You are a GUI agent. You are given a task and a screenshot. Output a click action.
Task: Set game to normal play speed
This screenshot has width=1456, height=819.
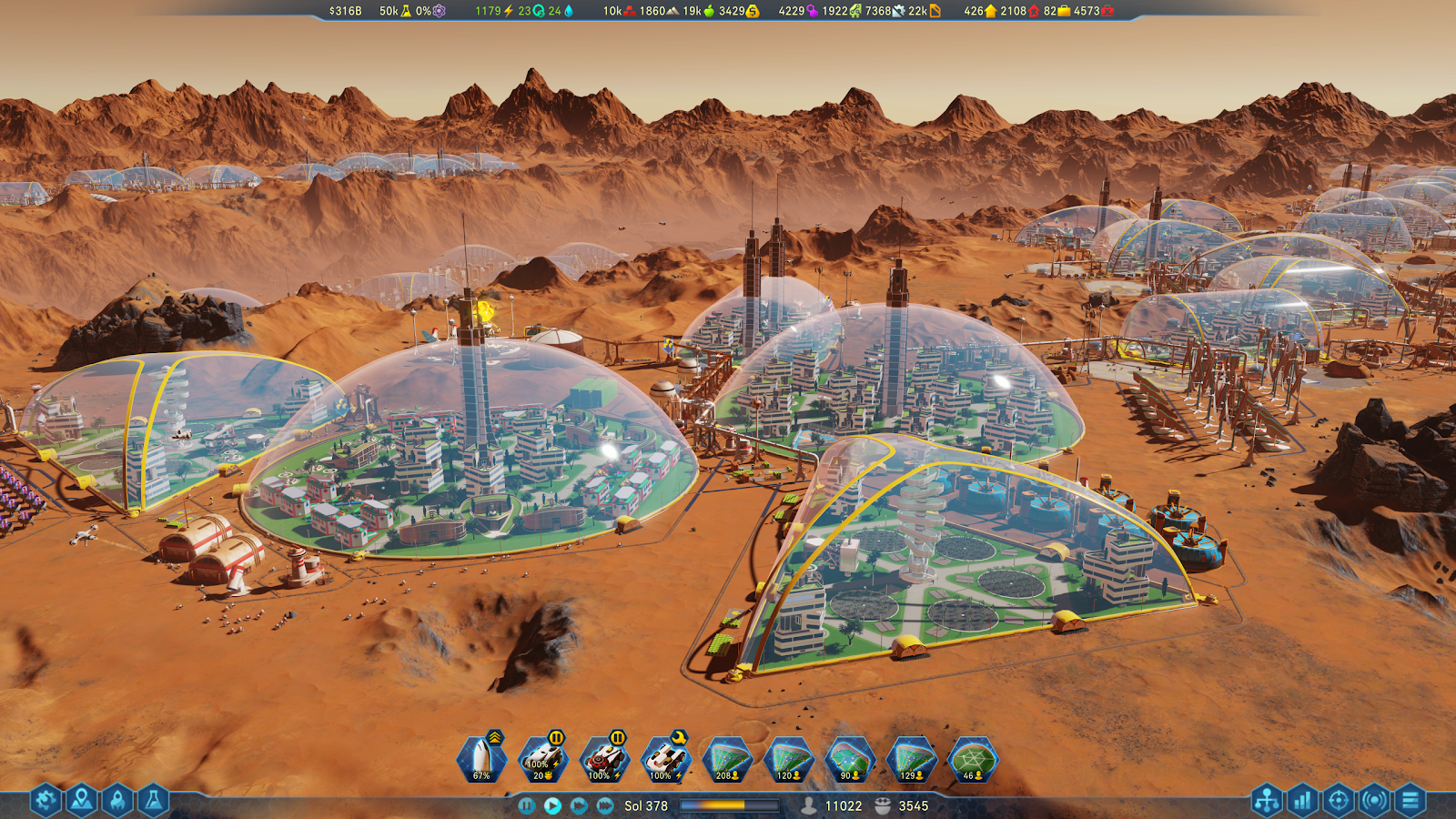coord(552,805)
